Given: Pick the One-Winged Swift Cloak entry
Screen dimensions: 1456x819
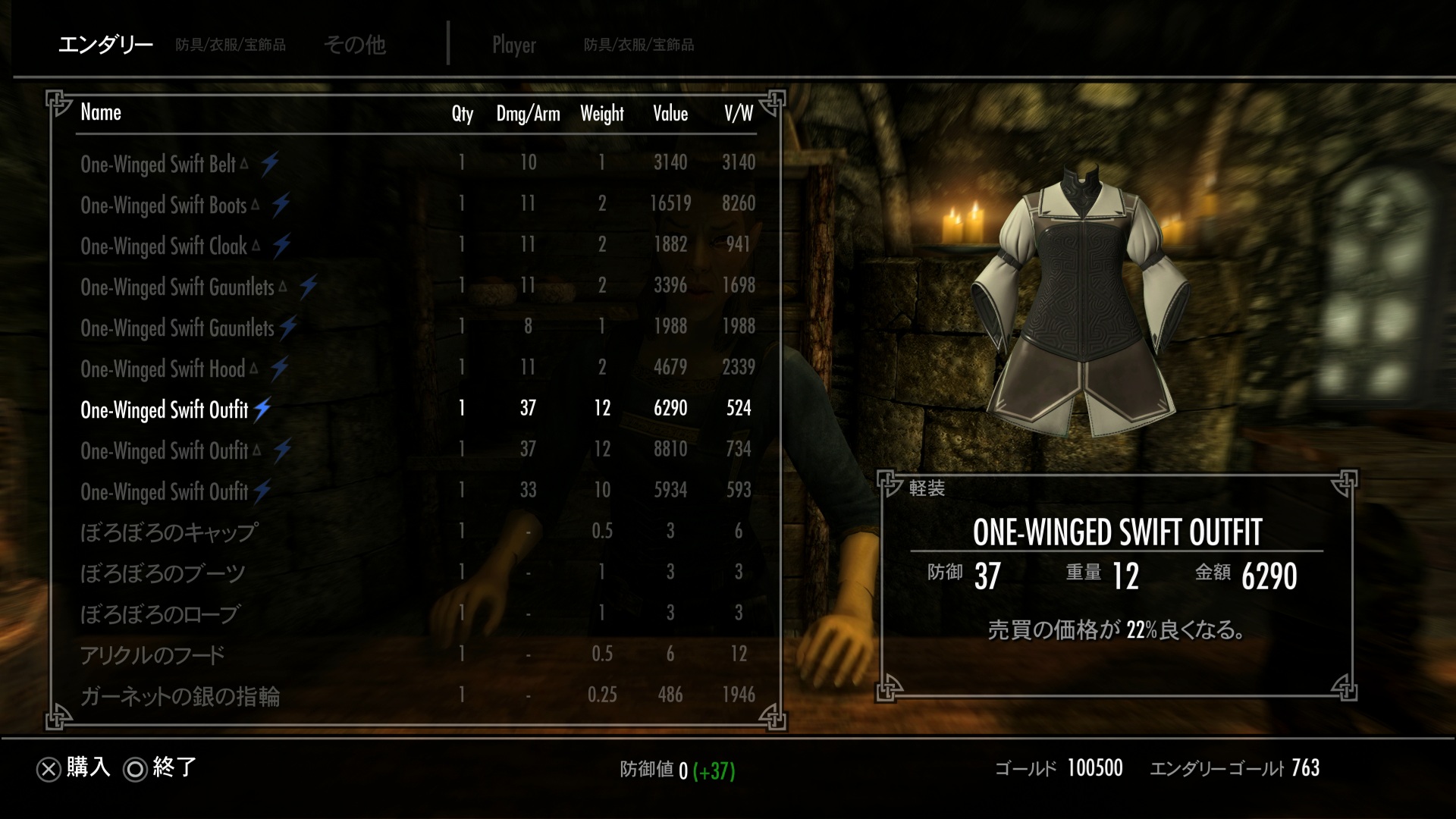Looking at the screenshot, I should coord(164,246).
